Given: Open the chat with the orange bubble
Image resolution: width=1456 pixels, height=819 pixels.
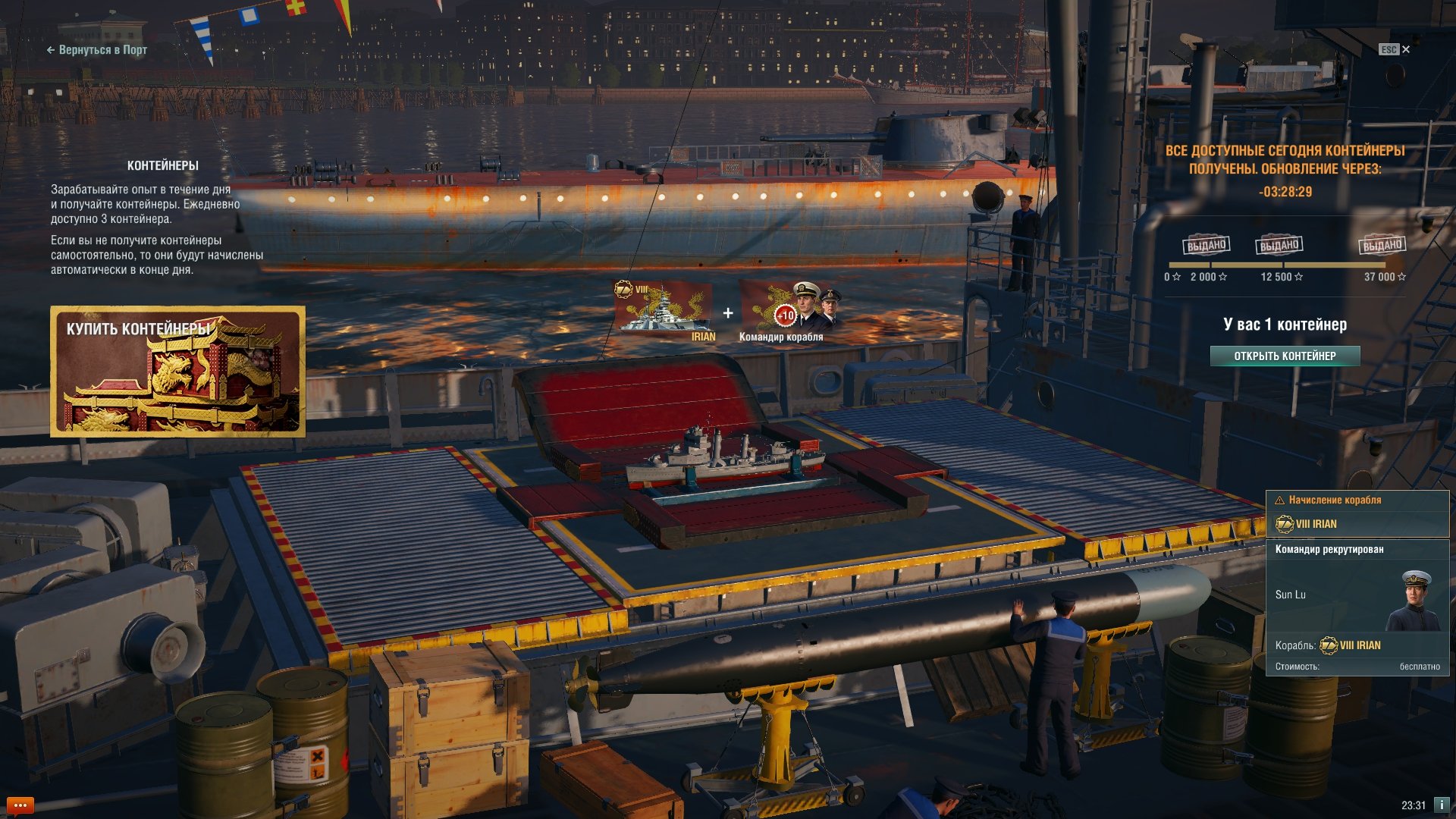Looking at the screenshot, I should click(20, 805).
